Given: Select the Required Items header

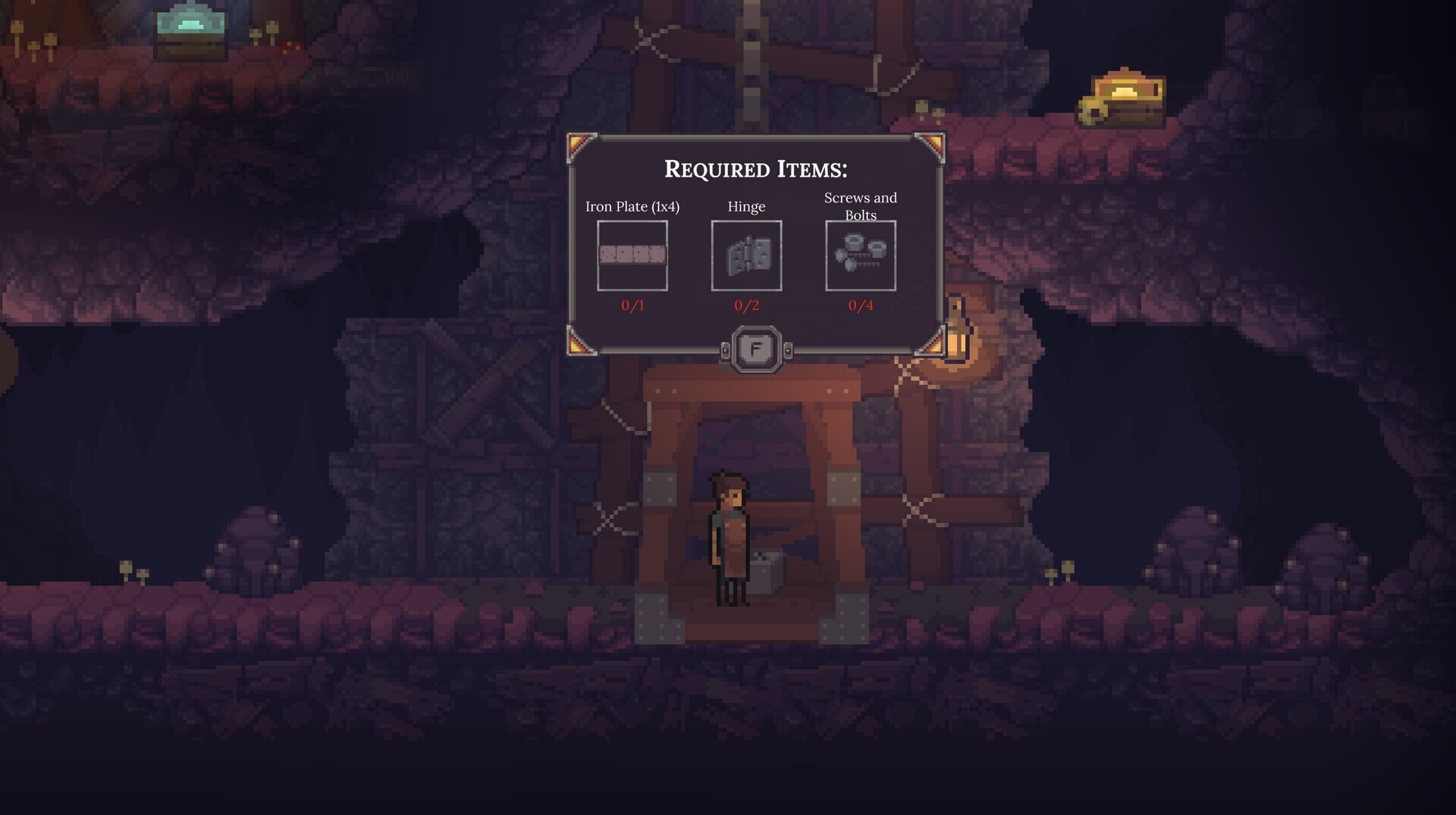Looking at the screenshot, I should (x=755, y=168).
